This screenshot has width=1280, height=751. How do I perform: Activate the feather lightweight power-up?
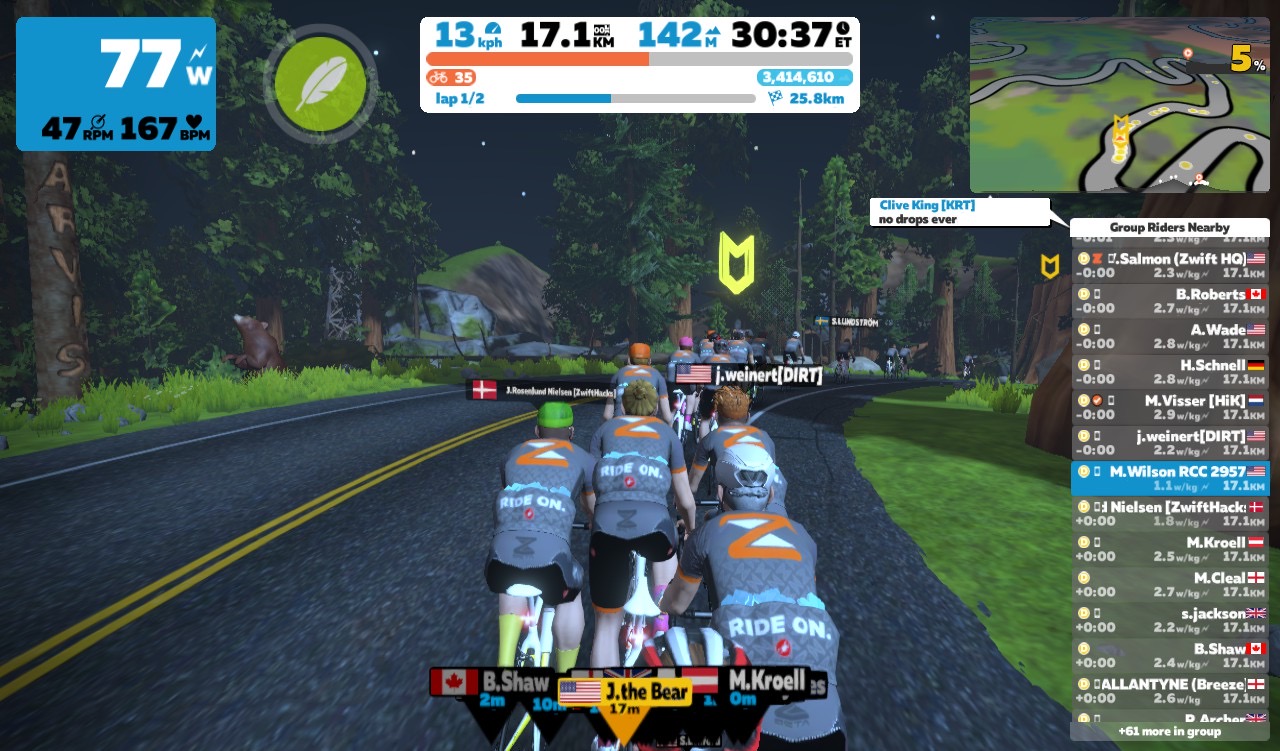pos(321,83)
